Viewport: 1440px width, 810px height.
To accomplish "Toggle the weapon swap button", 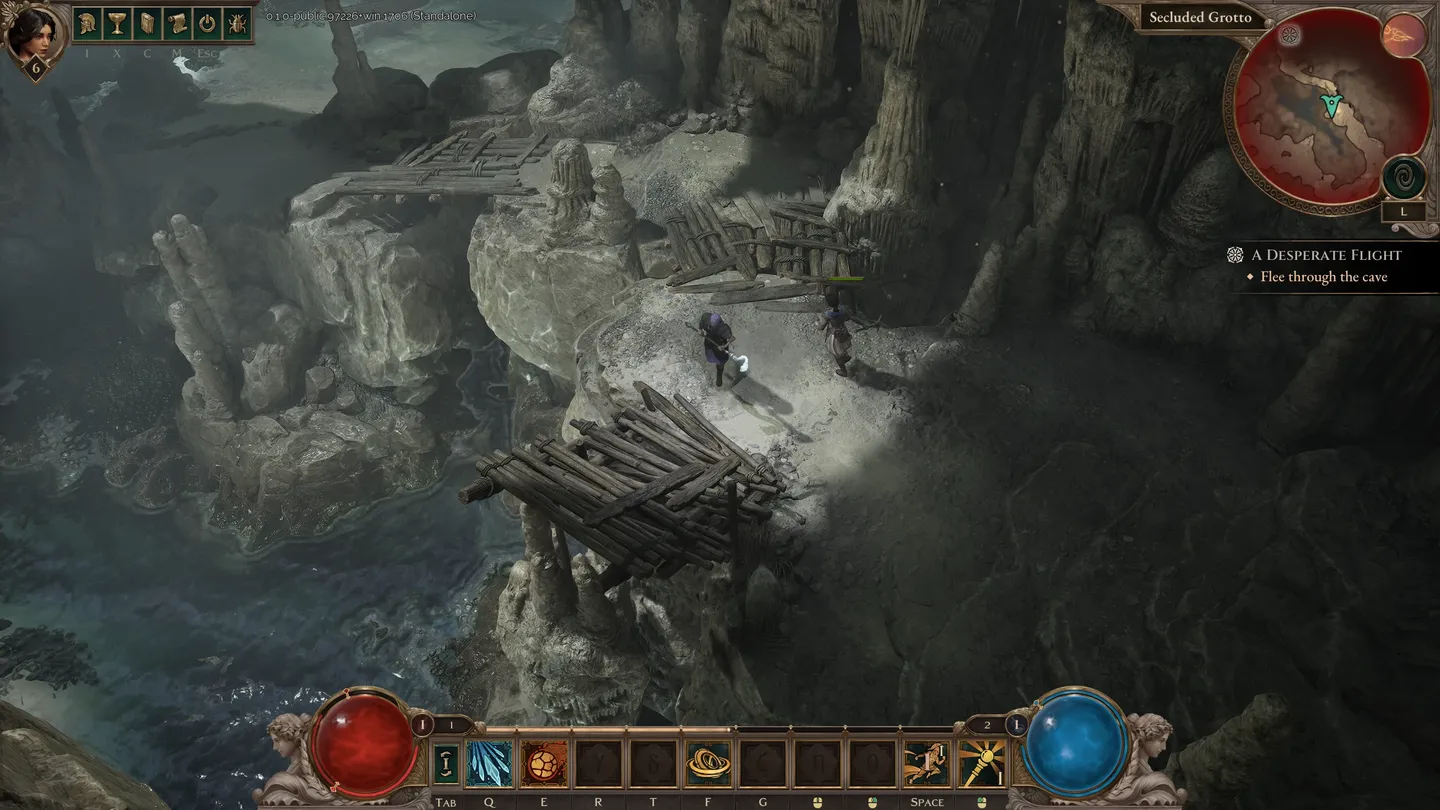I will coord(445,764).
